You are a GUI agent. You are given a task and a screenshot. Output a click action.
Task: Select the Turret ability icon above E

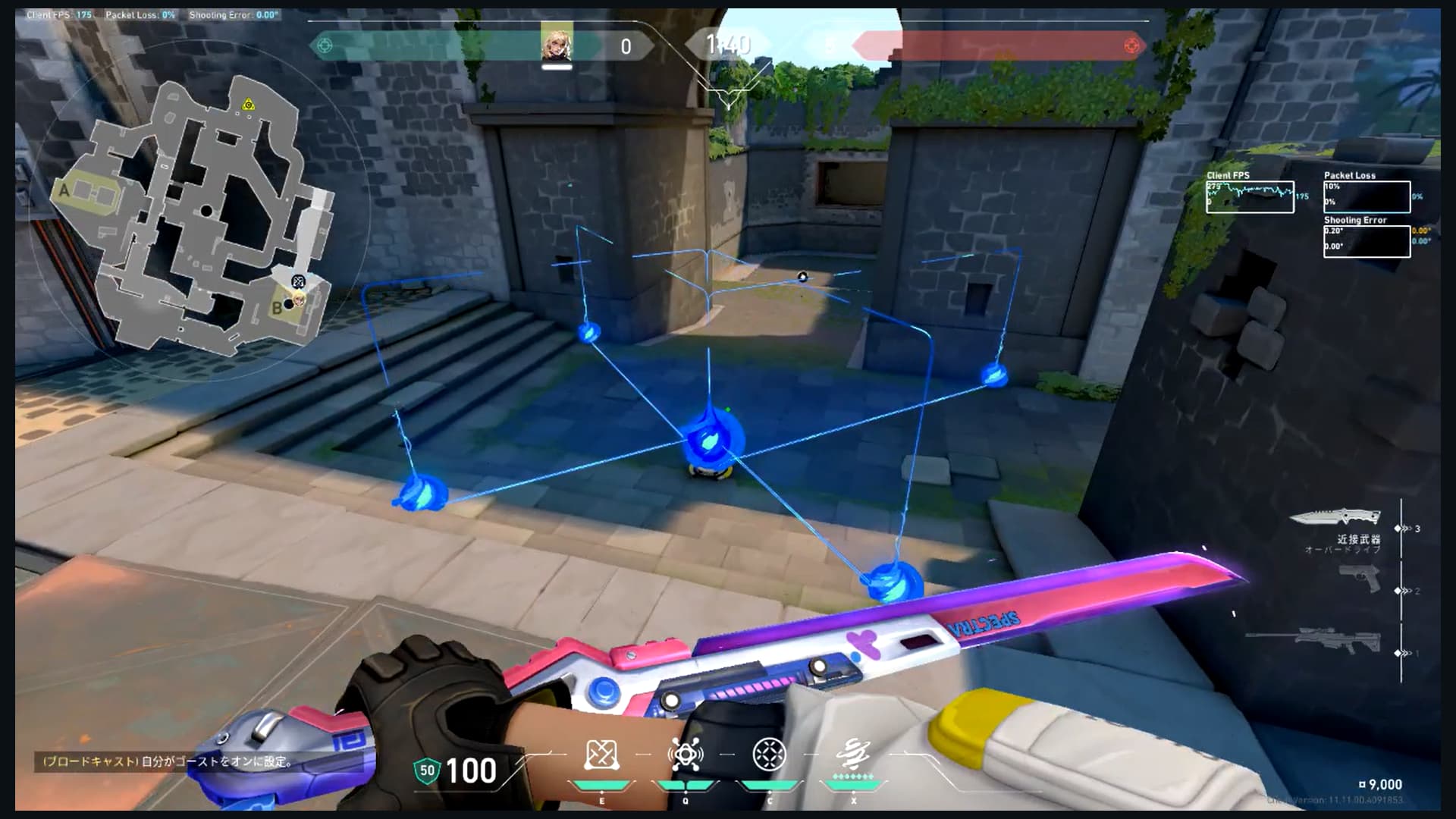[601, 753]
